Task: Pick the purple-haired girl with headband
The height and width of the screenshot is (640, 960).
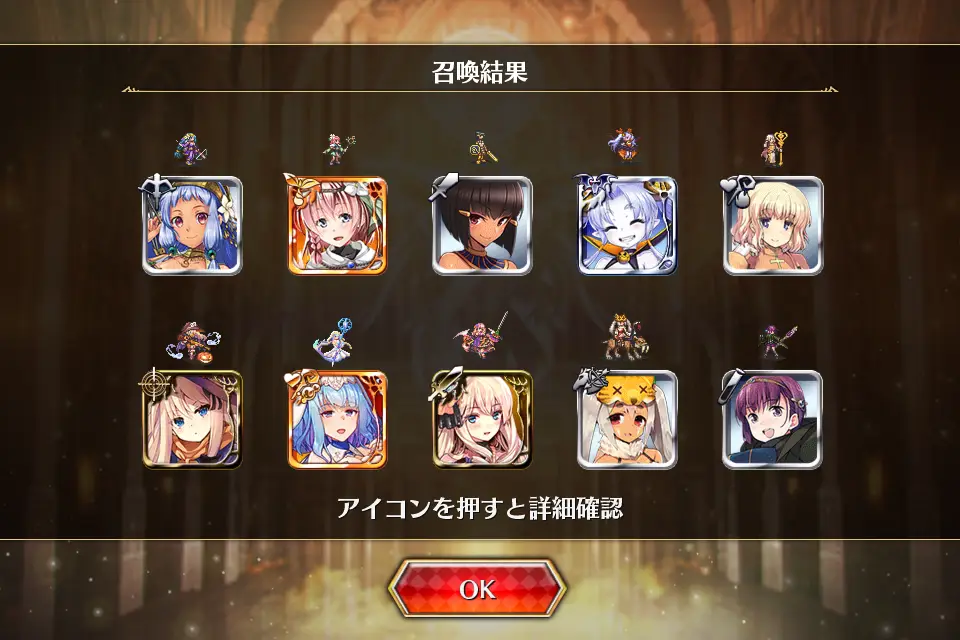Action: click(773, 420)
